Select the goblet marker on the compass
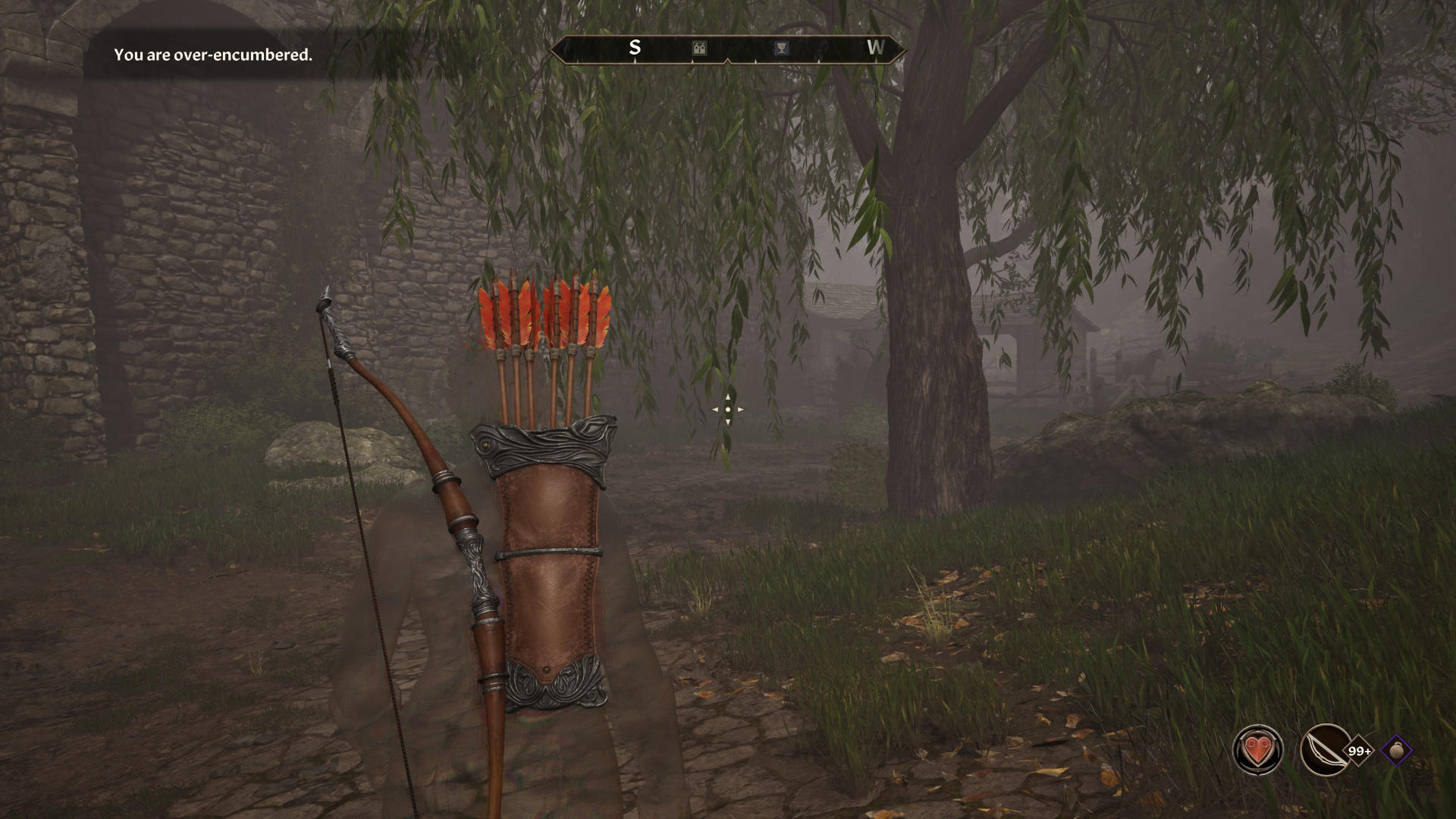 pos(780,49)
